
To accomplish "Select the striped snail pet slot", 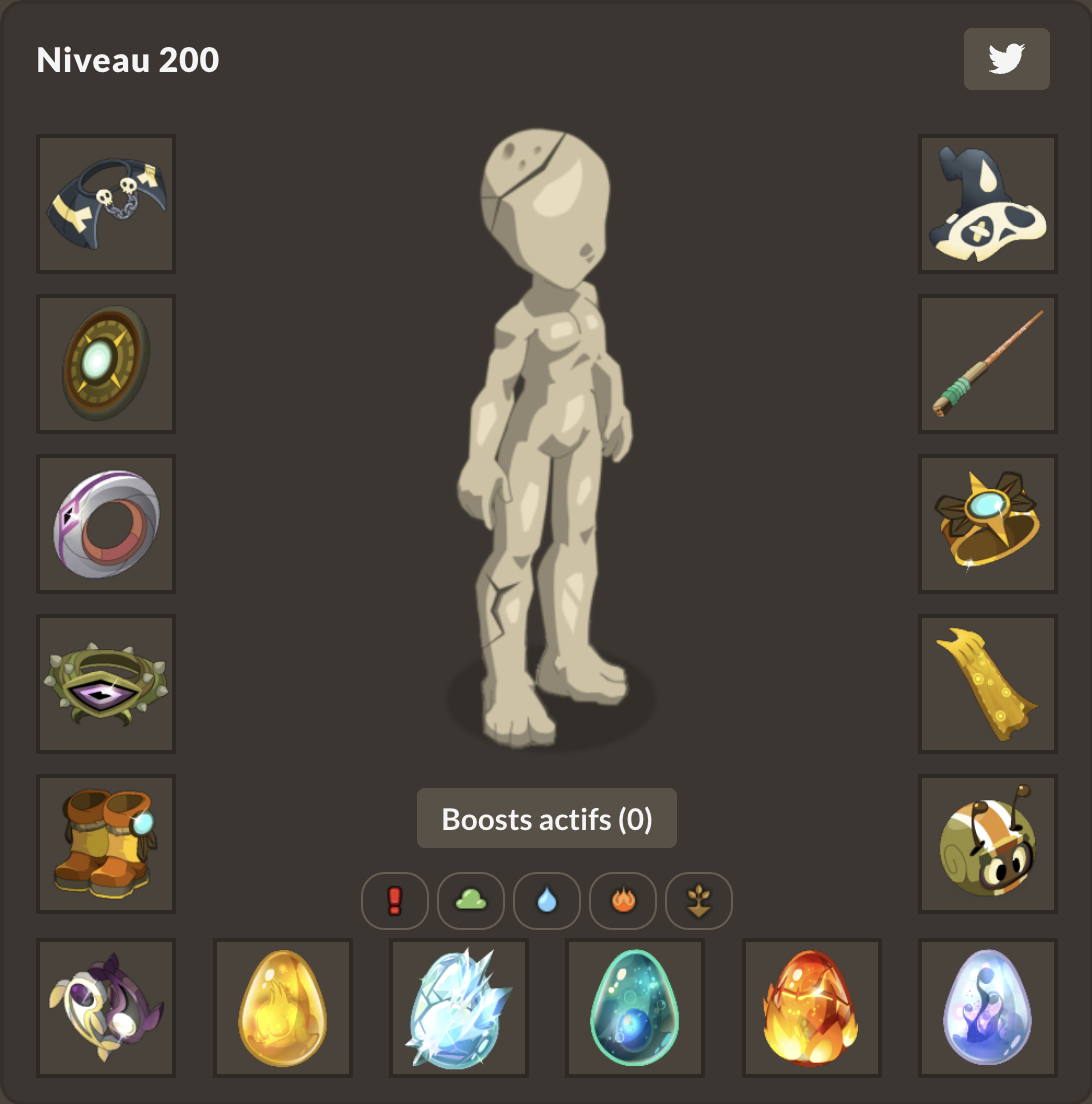I will coord(988,844).
